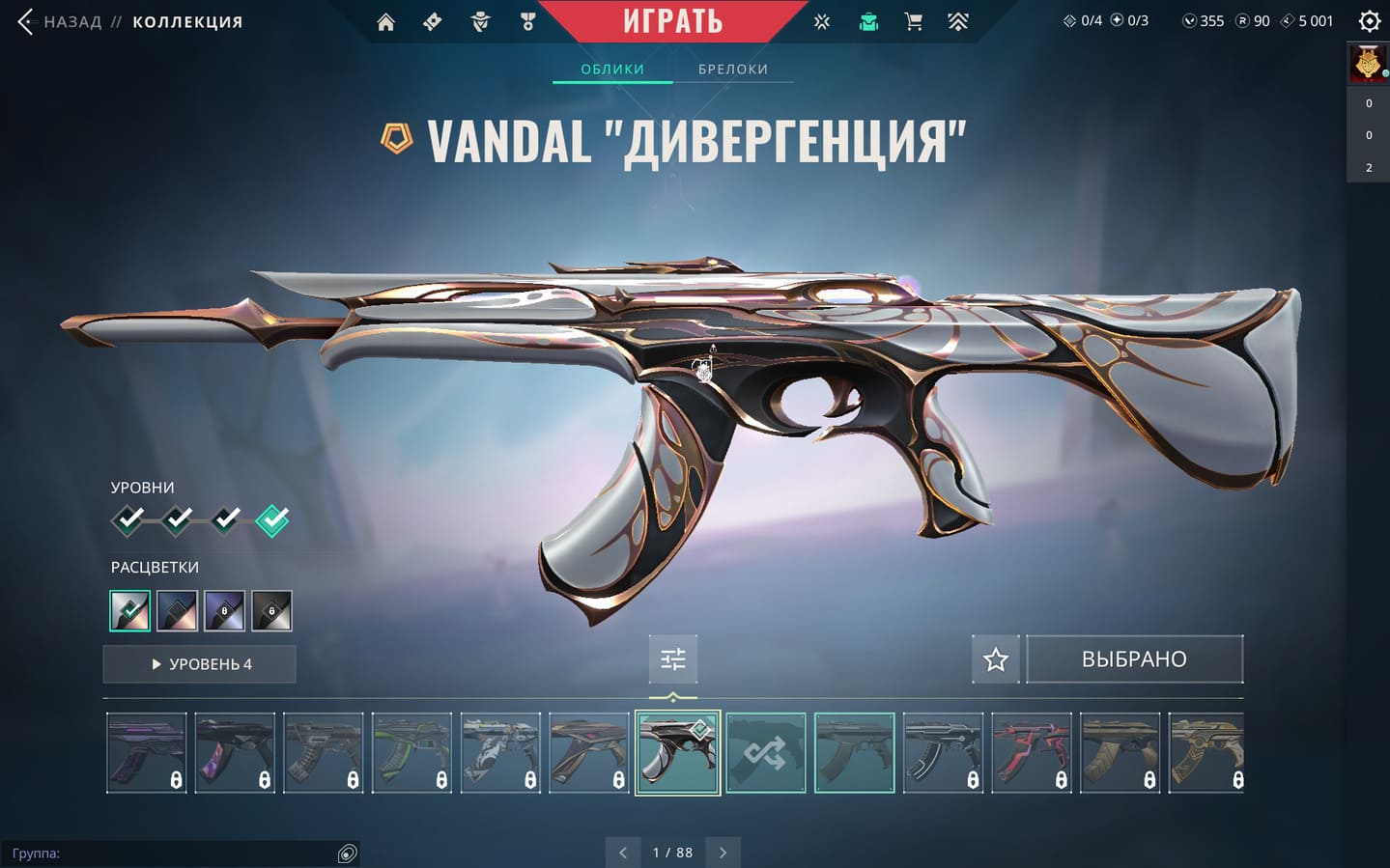Open the store shopping cart icon

(x=913, y=21)
